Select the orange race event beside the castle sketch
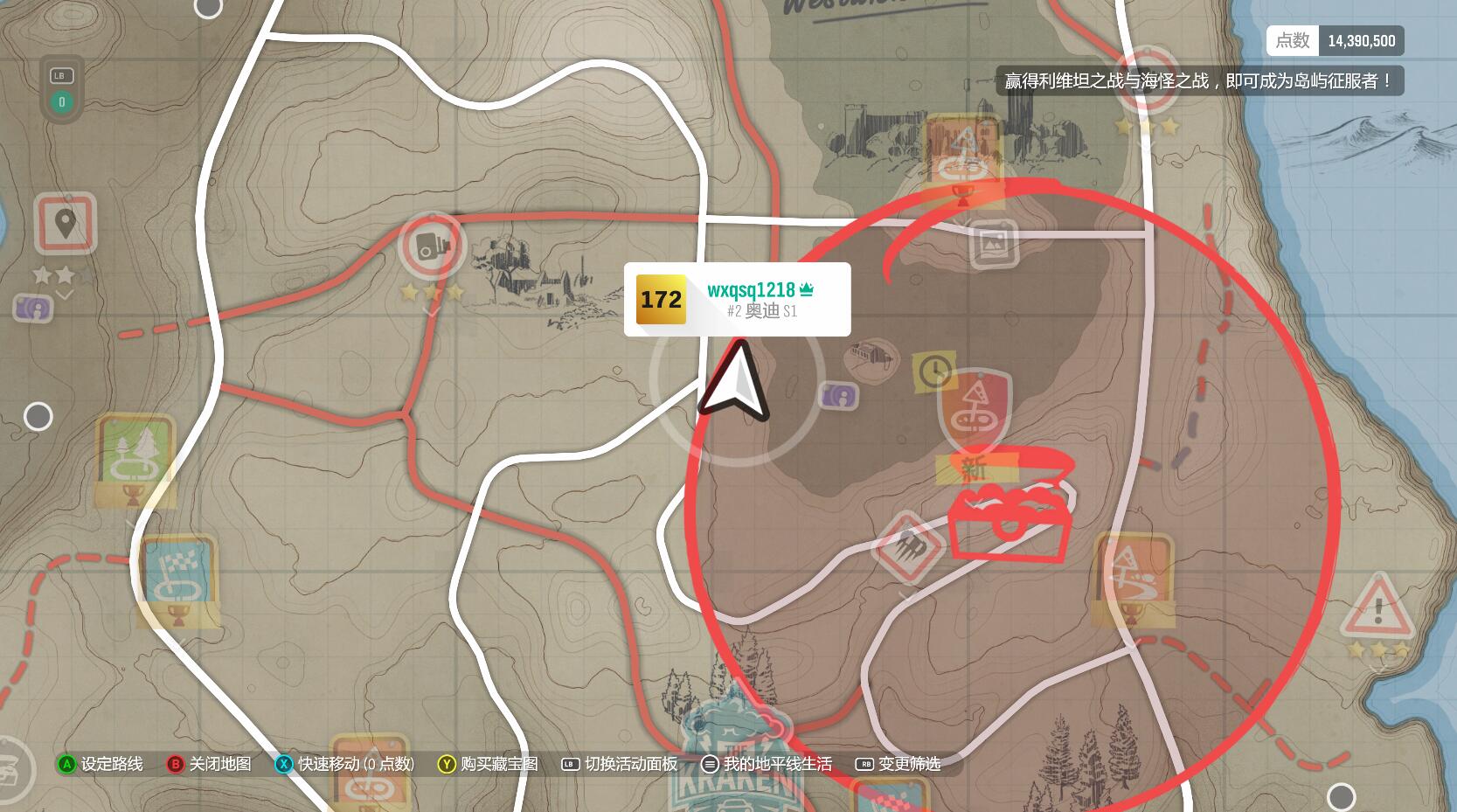Screen dimensions: 1457x812 (x=963, y=151)
